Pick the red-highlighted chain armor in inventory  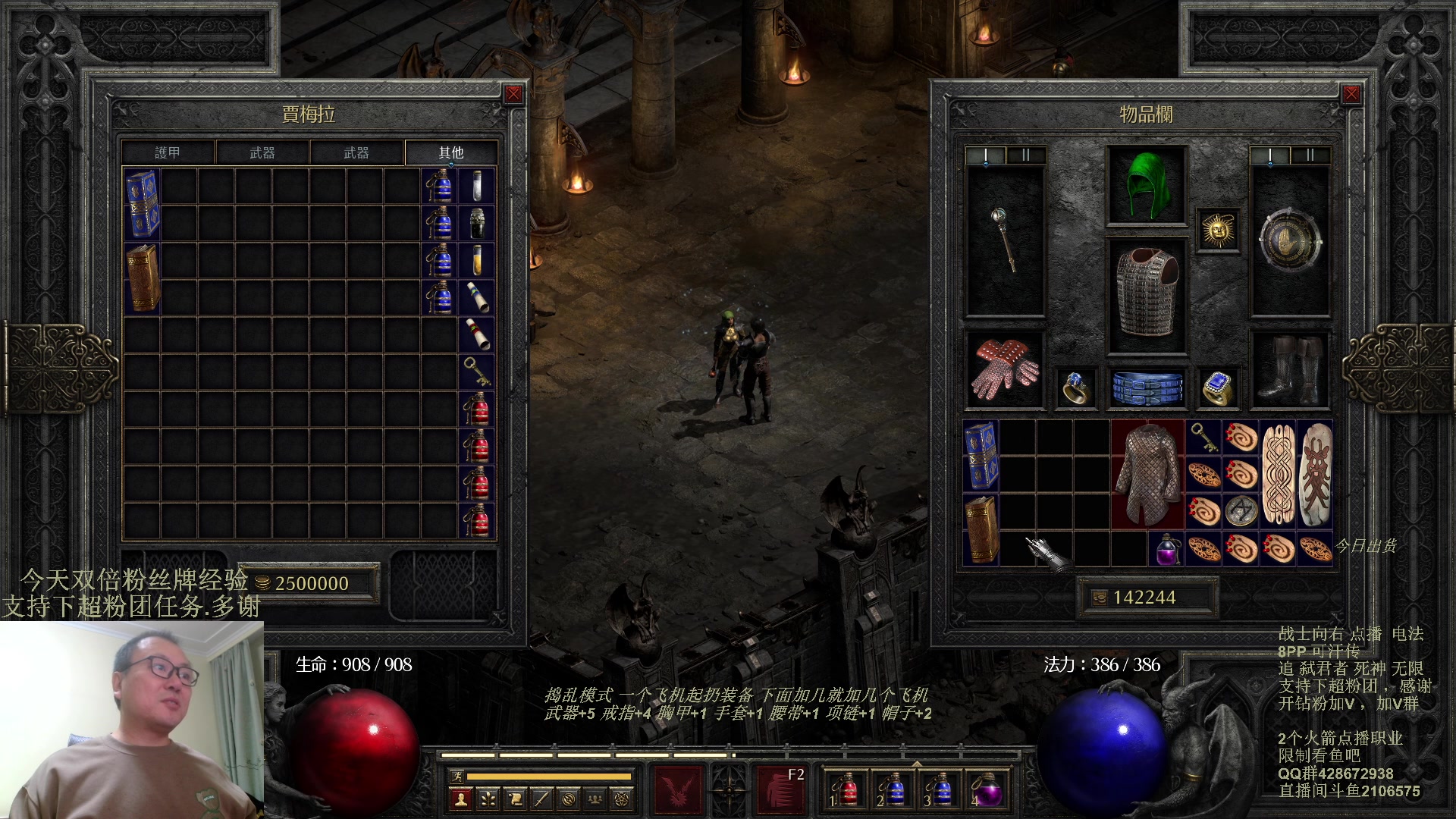[x=1147, y=474]
